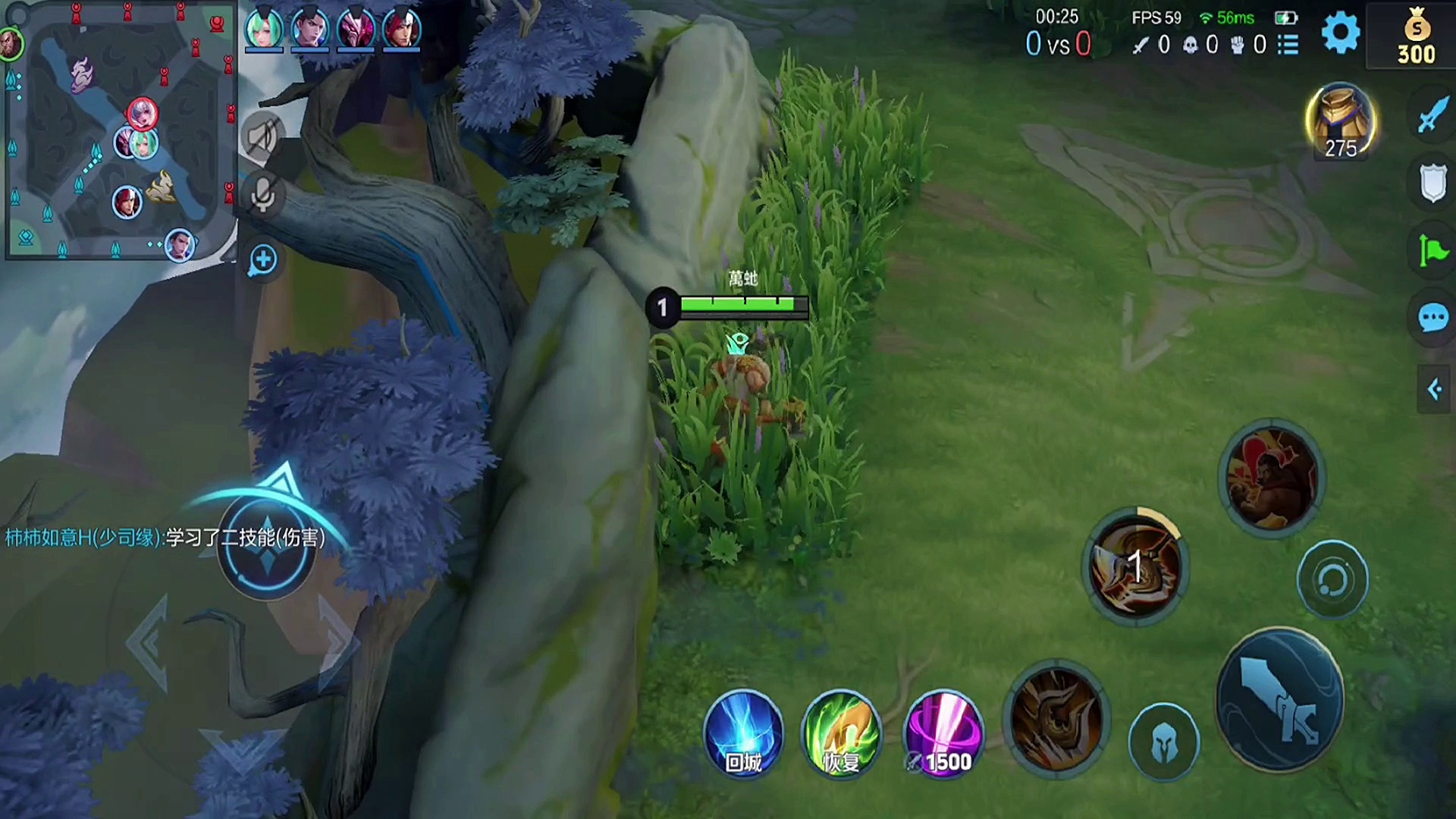This screenshot has height=819, width=1456.
Task: Collapse the side panel arrow
Action: pyautogui.click(x=1434, y=390)
